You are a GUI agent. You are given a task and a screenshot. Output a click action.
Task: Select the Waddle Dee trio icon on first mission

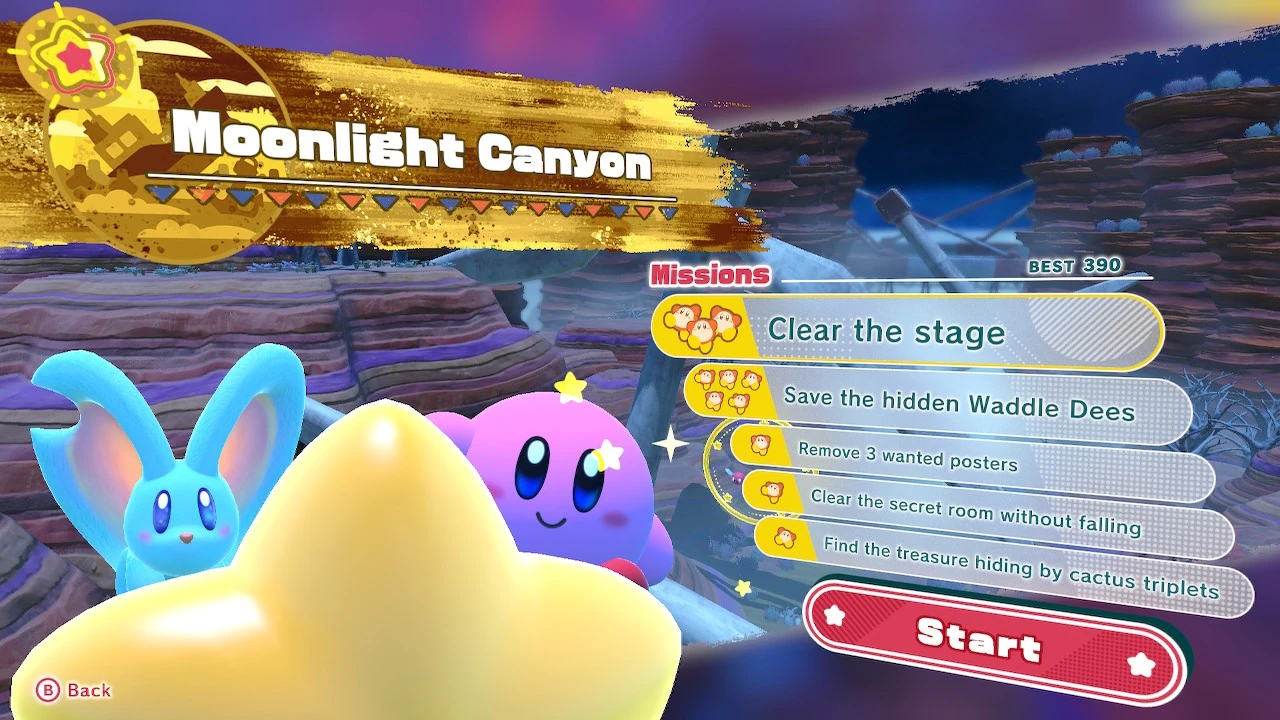coord(700,325)
